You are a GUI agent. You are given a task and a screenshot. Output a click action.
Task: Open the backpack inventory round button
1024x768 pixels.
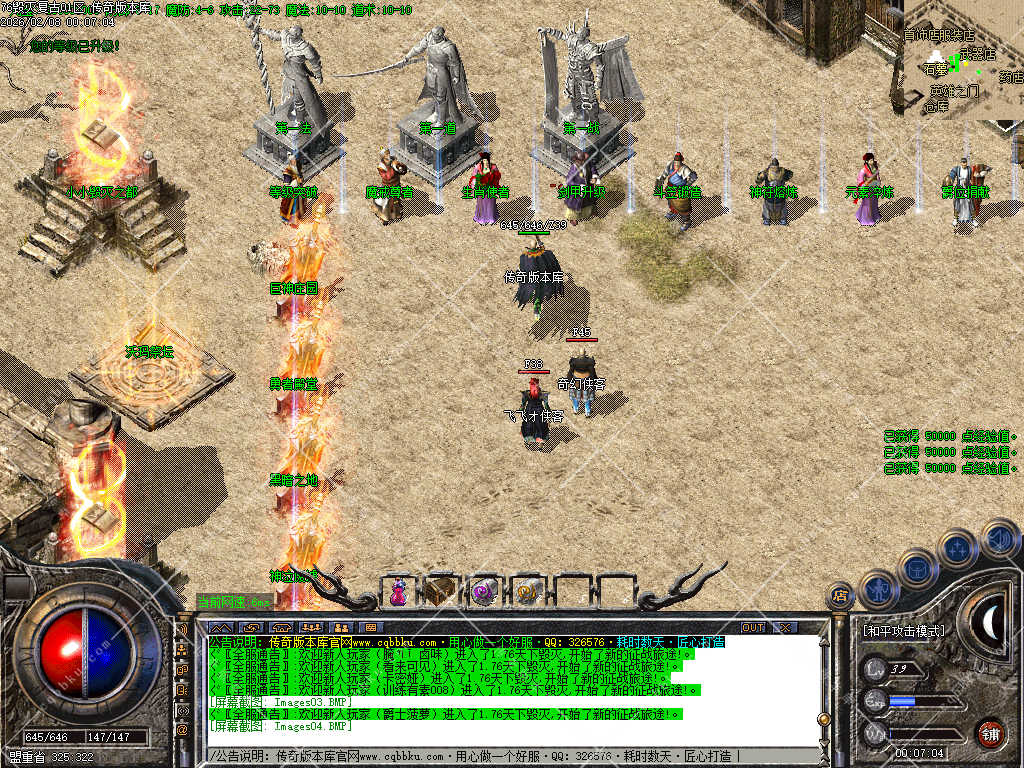pos(917,568)
